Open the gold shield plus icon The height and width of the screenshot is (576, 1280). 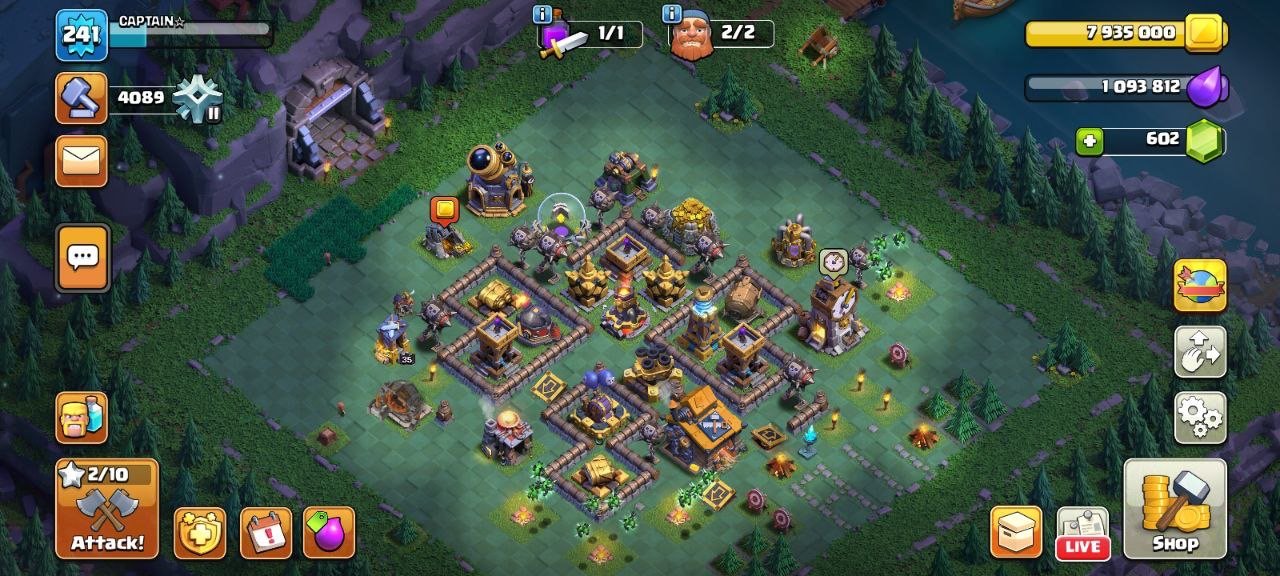199,532
